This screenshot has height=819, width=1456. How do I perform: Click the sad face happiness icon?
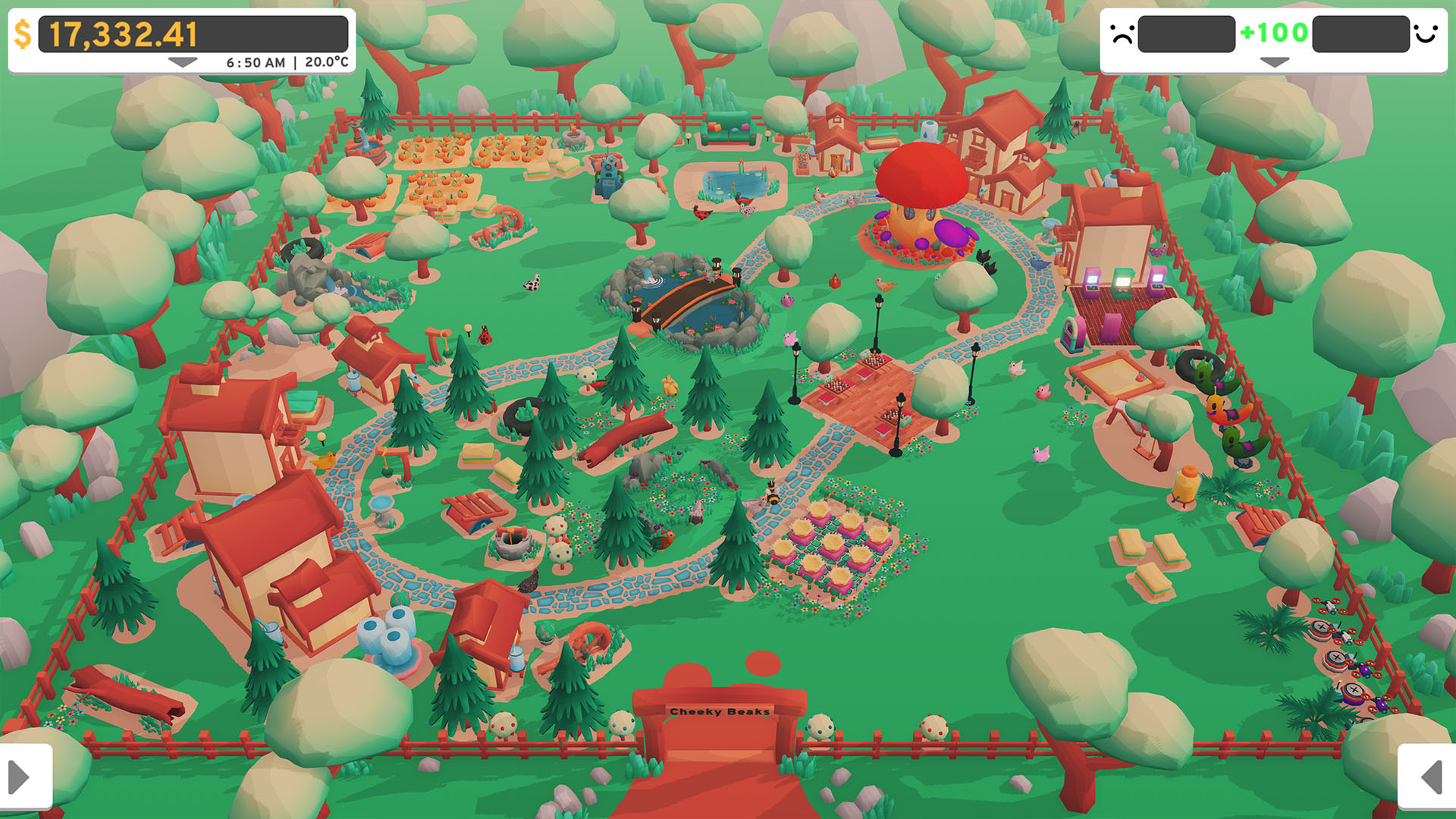(1121, 34)
